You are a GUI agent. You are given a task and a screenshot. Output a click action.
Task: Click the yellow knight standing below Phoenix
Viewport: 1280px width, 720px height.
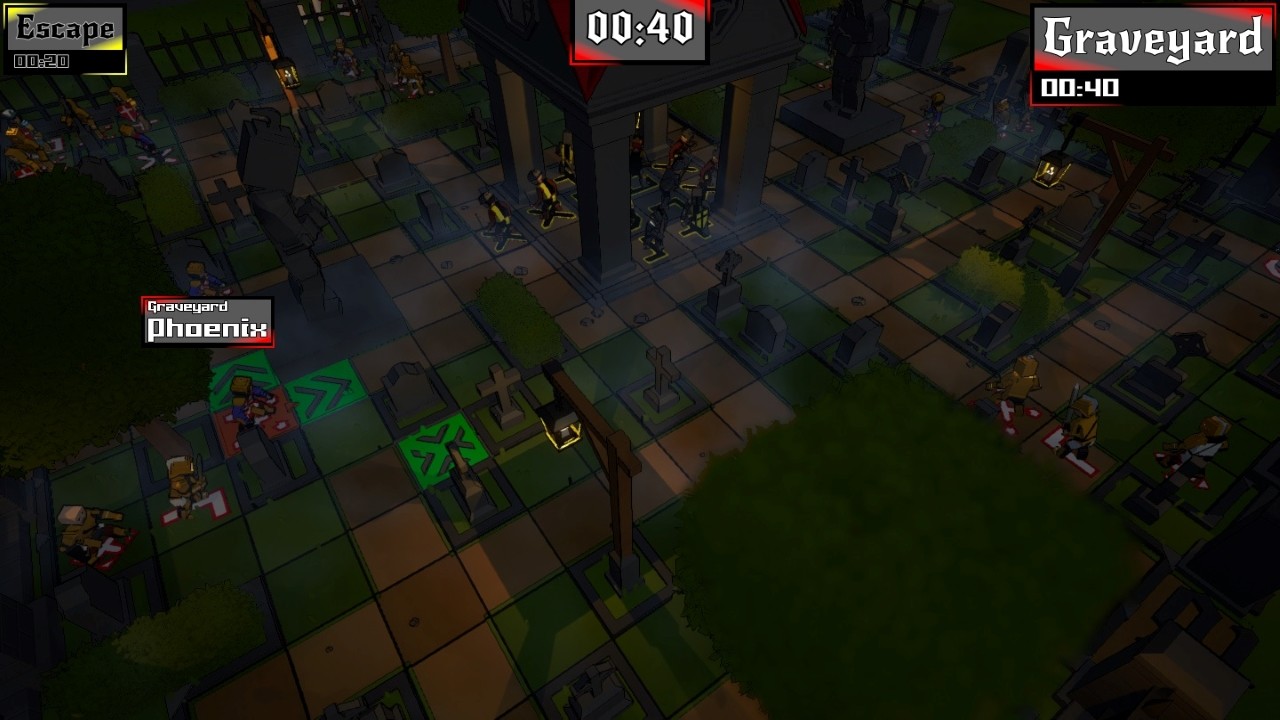pos(180,480)
